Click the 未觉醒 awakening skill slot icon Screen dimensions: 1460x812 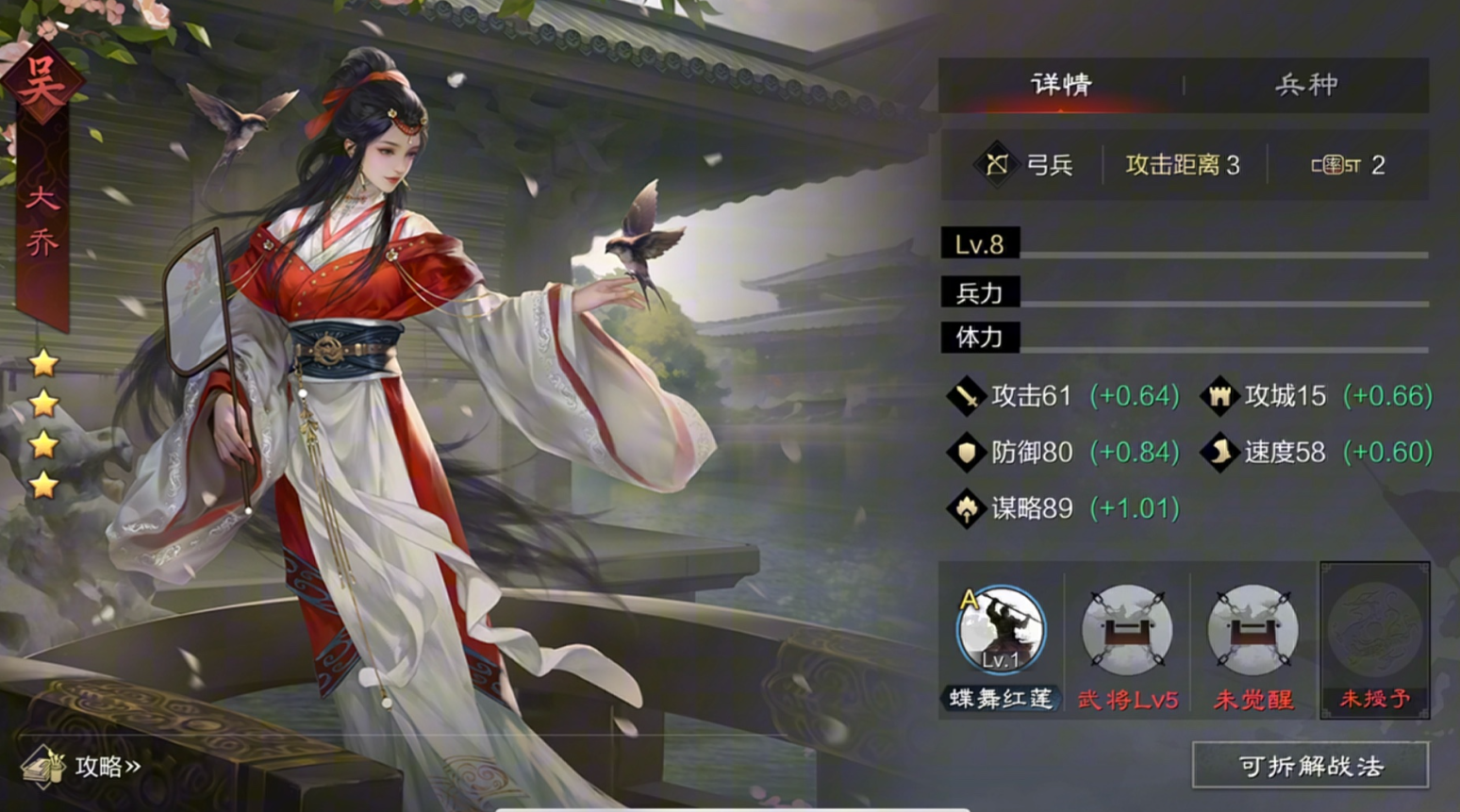[x=1251, y=632]
